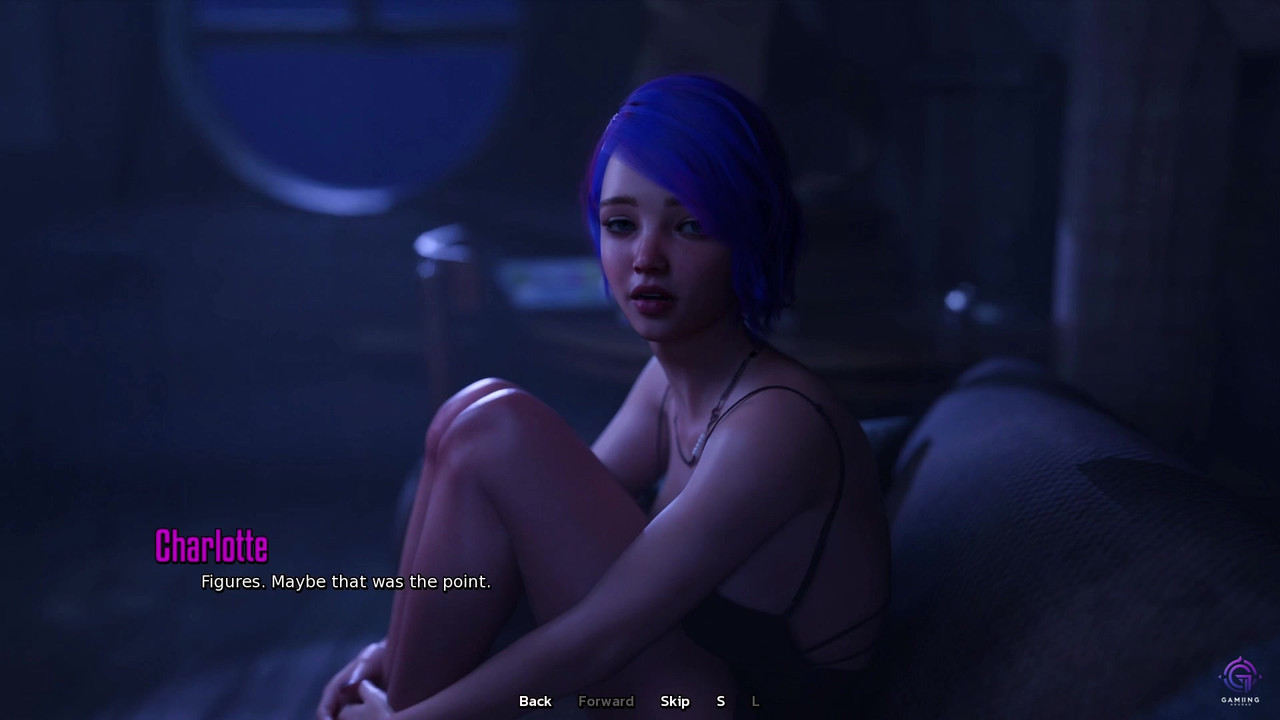Click the Forward button
1280x720 pixels.
pyautogui.click(x=606, y=701)
